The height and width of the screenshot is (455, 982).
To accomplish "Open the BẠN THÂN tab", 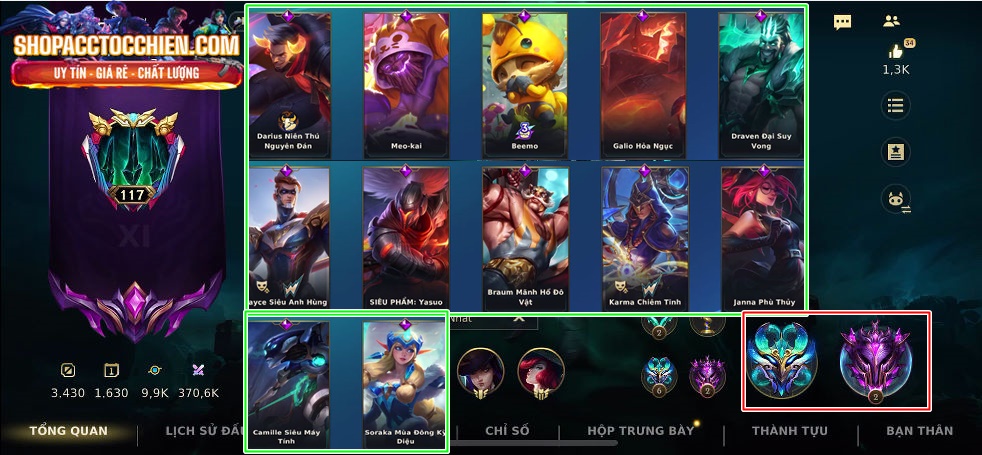I will 919,431.
